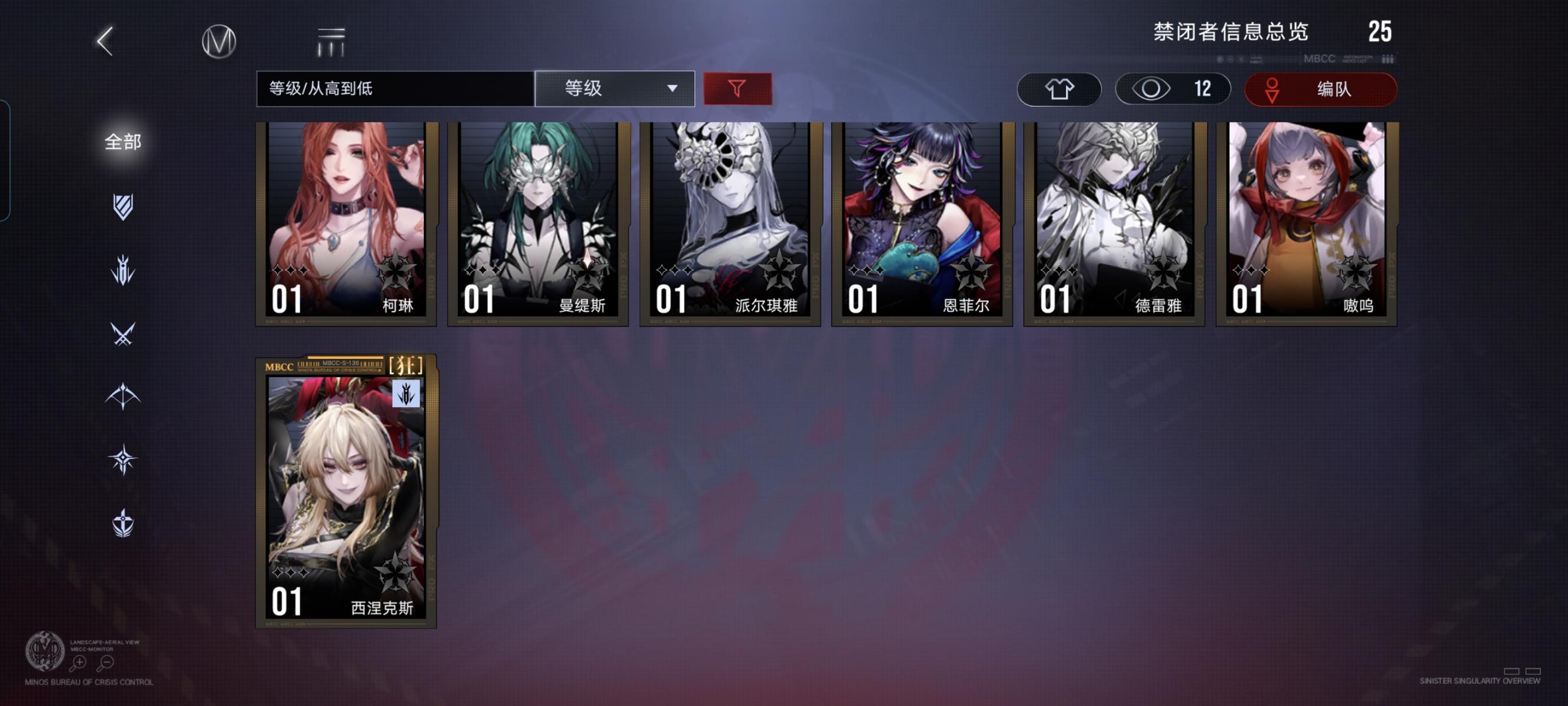Open the 等级 sorting dropdown
1568x706 pixels.
615,89
